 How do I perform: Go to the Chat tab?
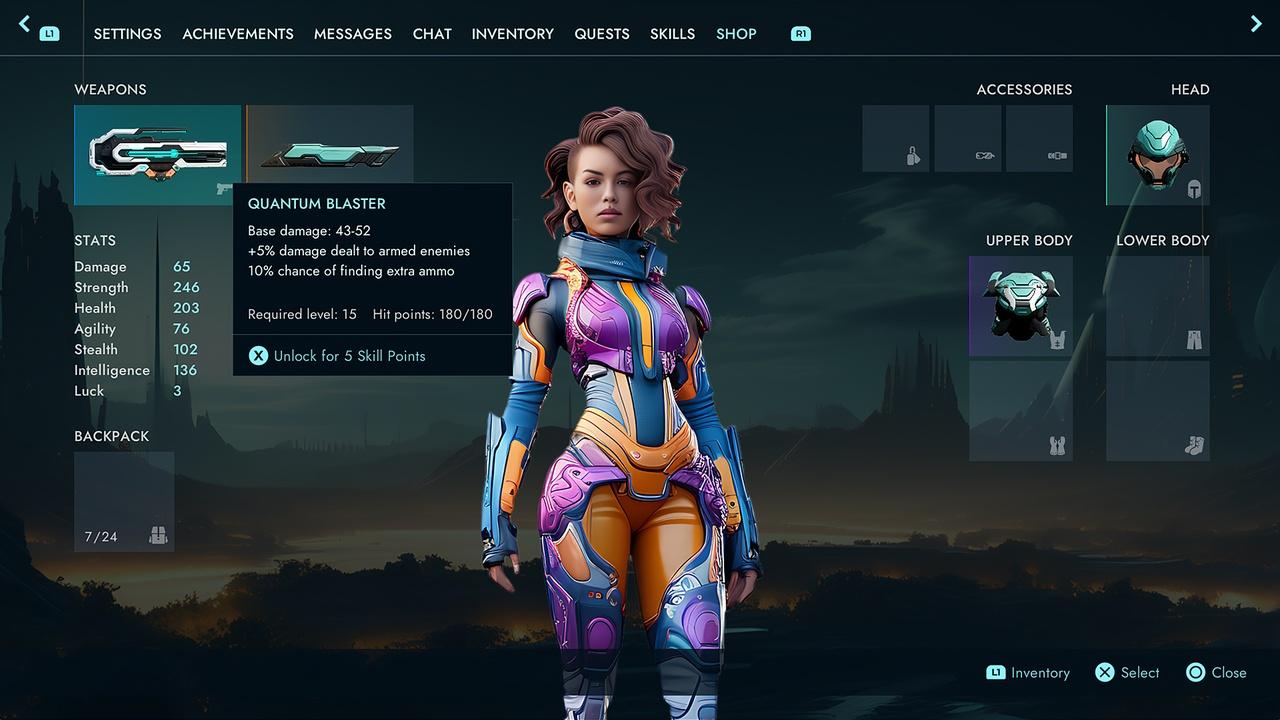click(x=432, y=34)
